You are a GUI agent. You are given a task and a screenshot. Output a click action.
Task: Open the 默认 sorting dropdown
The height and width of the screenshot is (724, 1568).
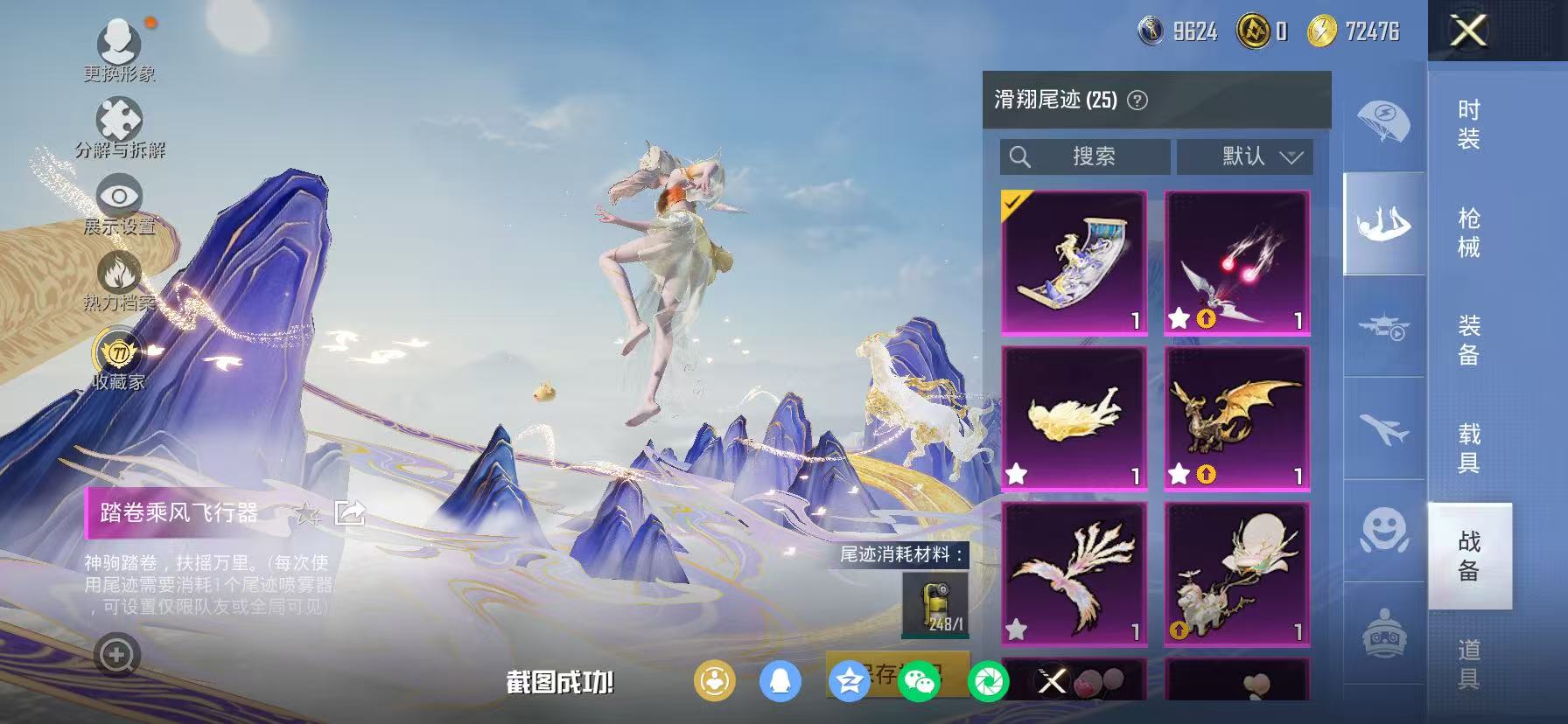click(1242, 157)
